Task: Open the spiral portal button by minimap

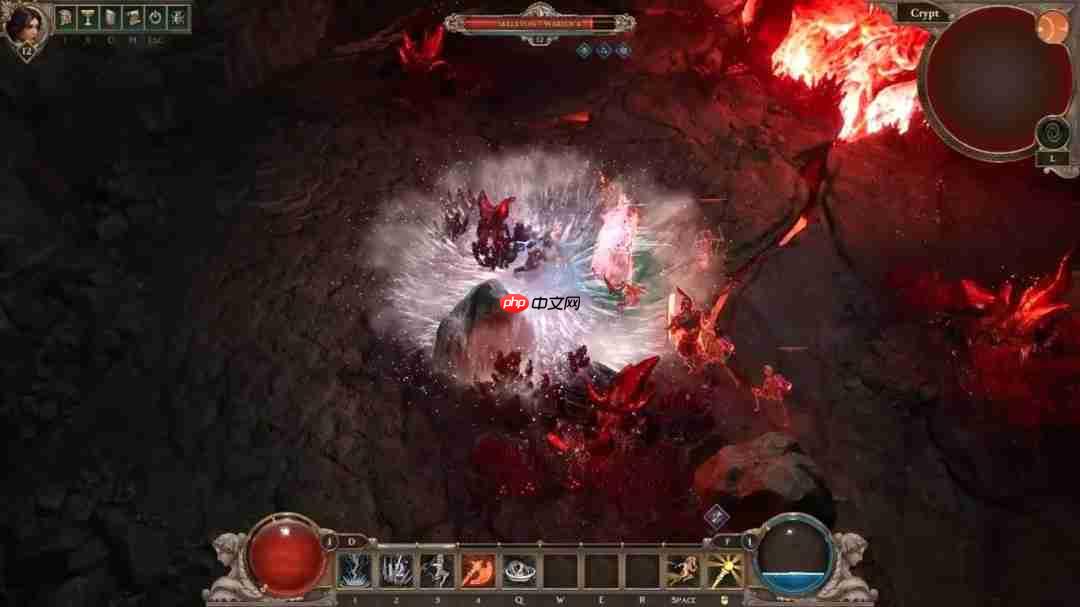Action: coord(1052,132)
